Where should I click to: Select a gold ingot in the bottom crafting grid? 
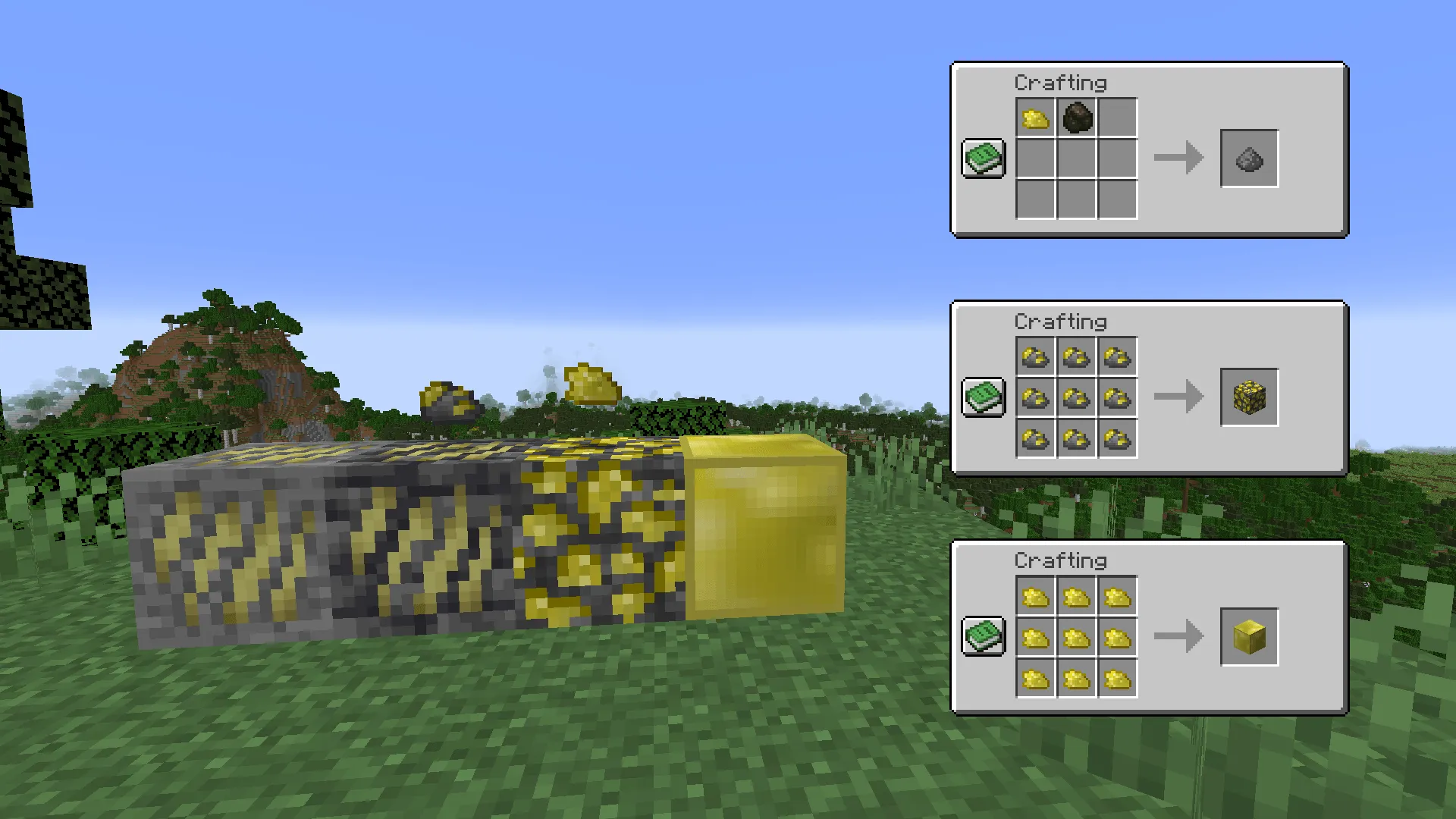pyautogui.click(x=1036, y=598)
